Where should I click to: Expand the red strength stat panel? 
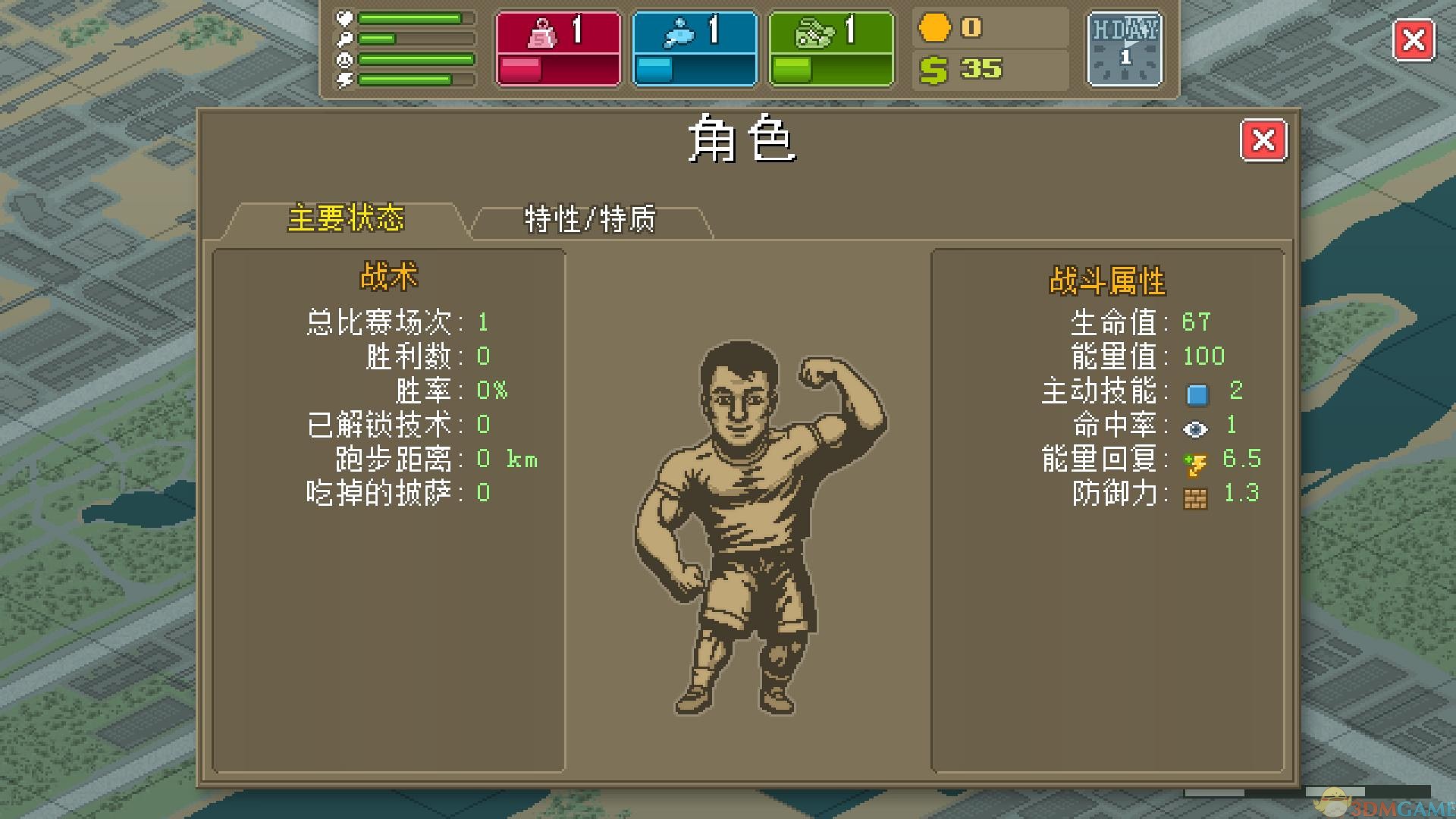coord(558,48)
